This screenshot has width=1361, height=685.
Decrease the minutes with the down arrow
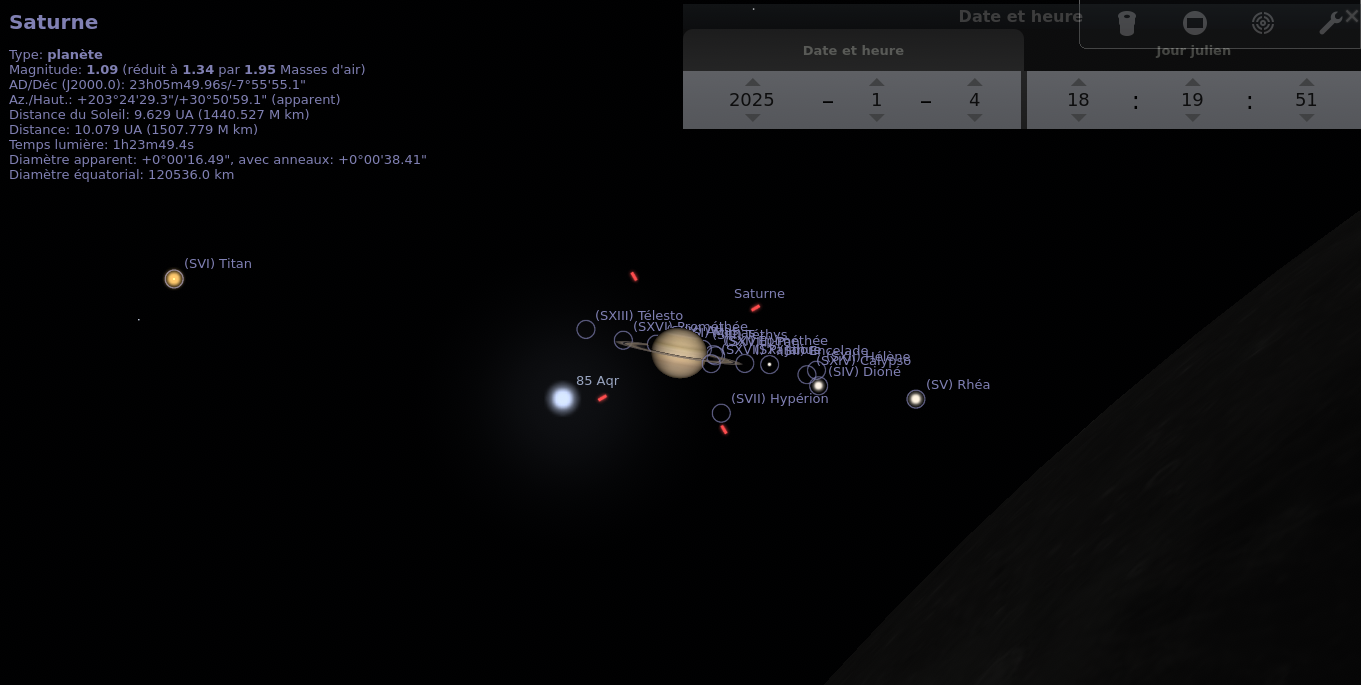1192,117
